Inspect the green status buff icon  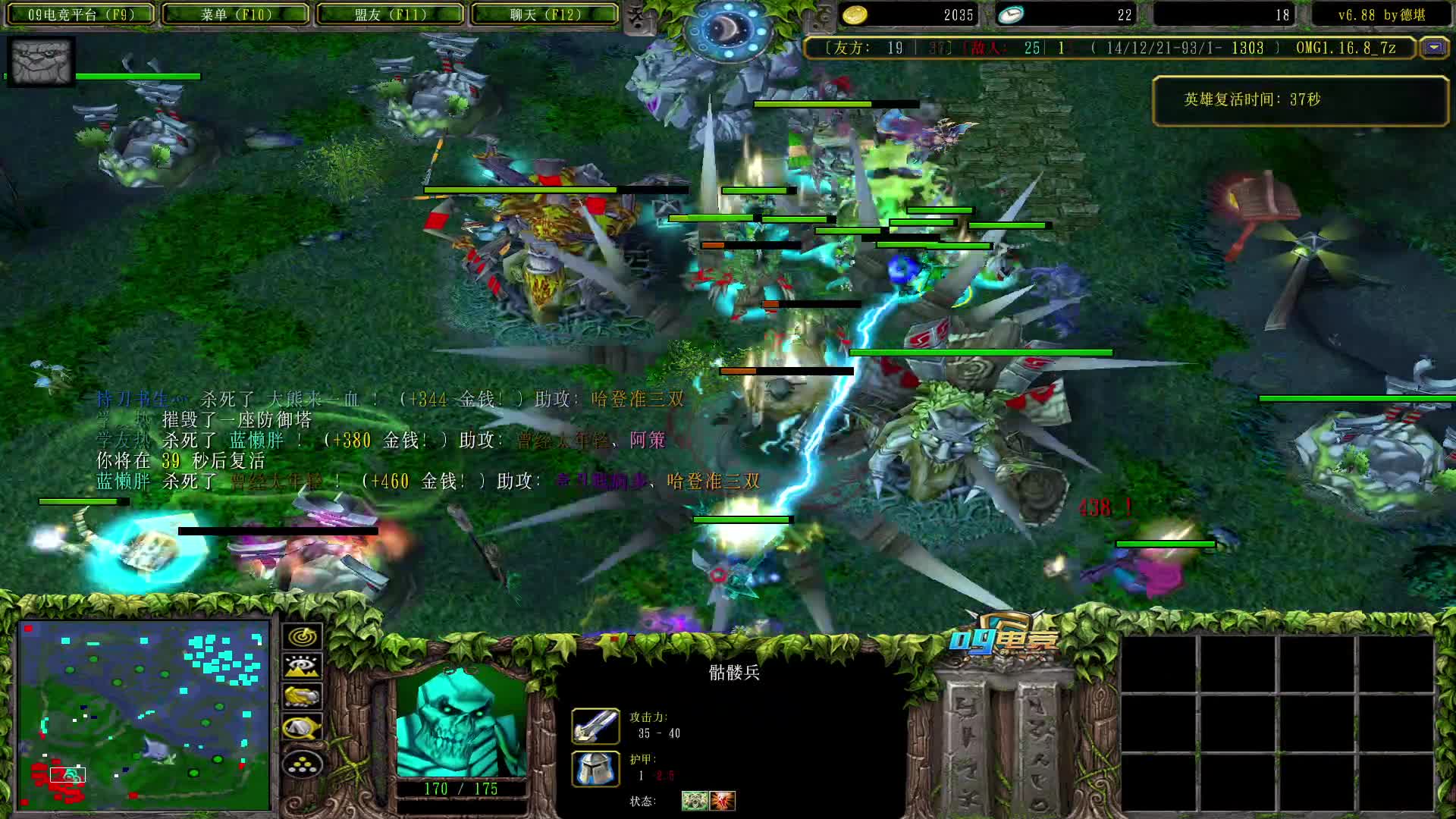694,801
